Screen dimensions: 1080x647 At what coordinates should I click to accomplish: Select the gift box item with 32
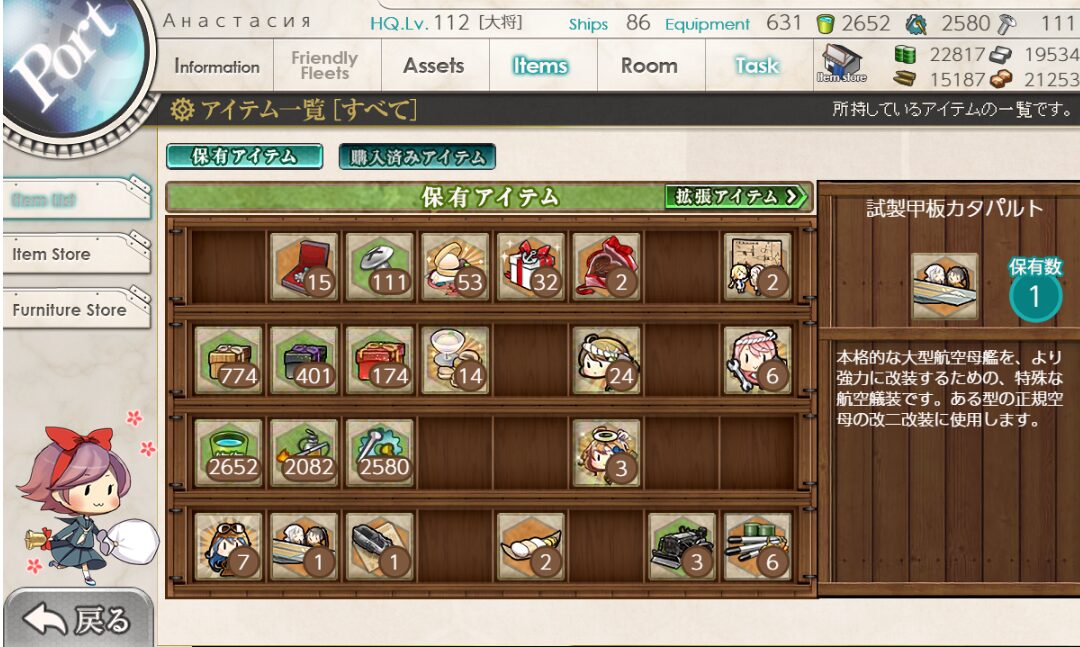[530, 267]
